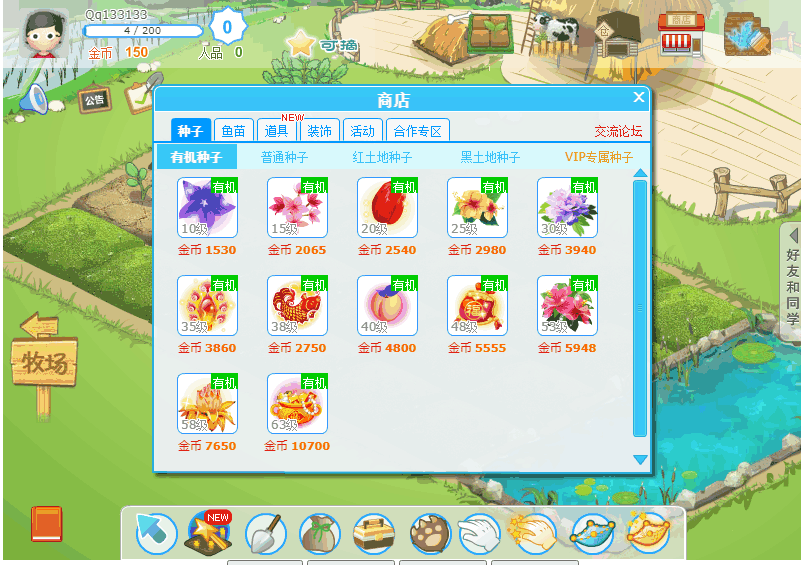Show the 黑土地种子 category
The width and height of the screenshot is (801, 565).
[490, 157]
